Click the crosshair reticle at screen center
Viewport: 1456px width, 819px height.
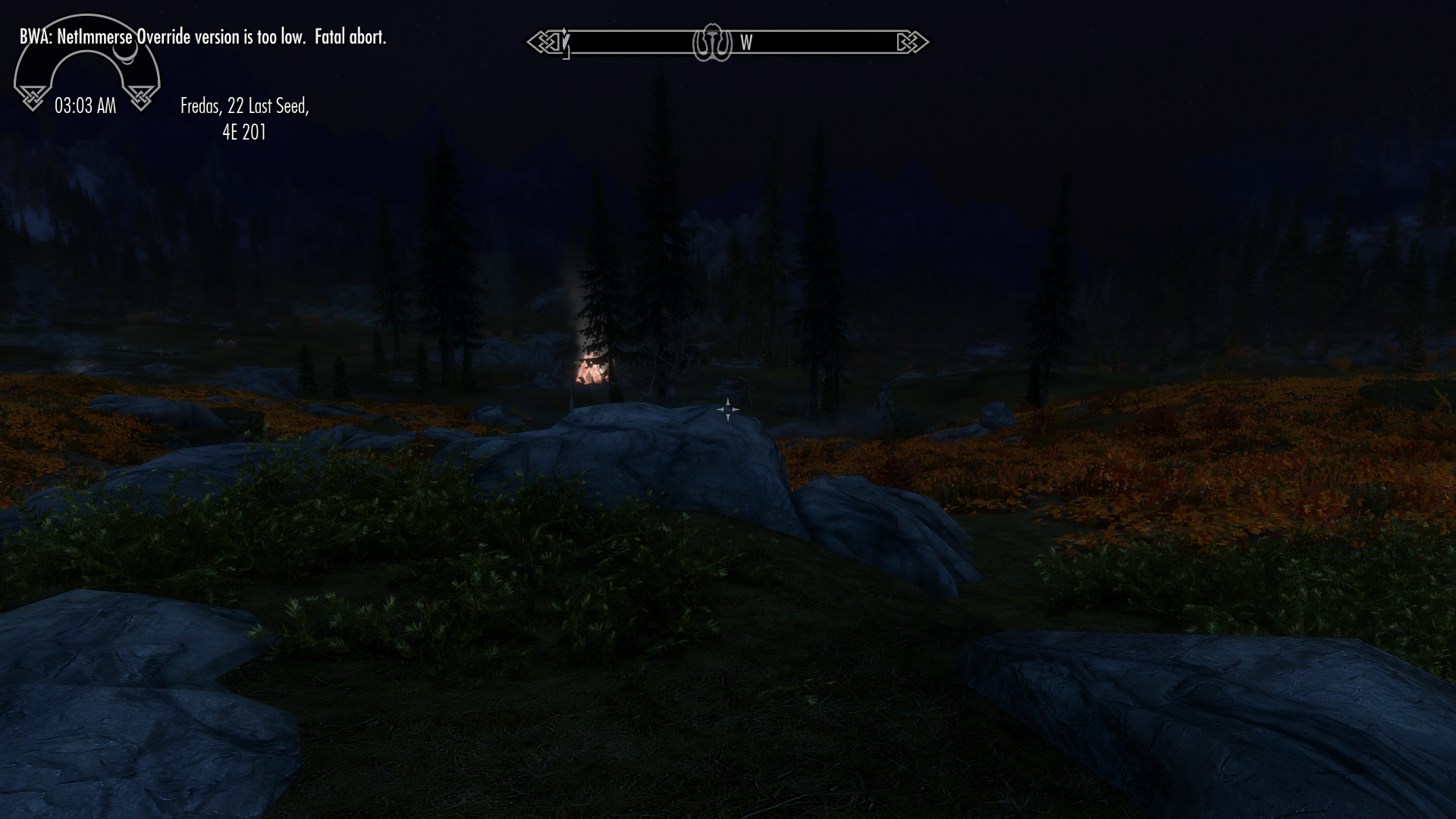tap(728, 409)
